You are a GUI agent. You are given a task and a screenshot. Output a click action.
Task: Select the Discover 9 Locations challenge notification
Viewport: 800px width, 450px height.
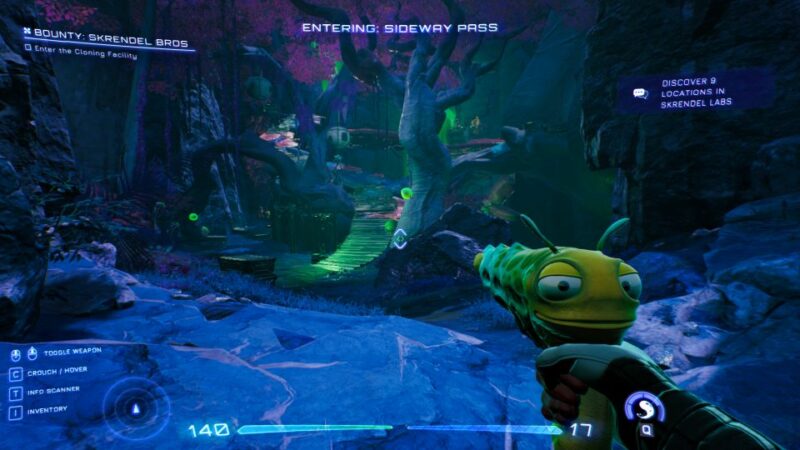pyautogui.click(x=696, y=93)
